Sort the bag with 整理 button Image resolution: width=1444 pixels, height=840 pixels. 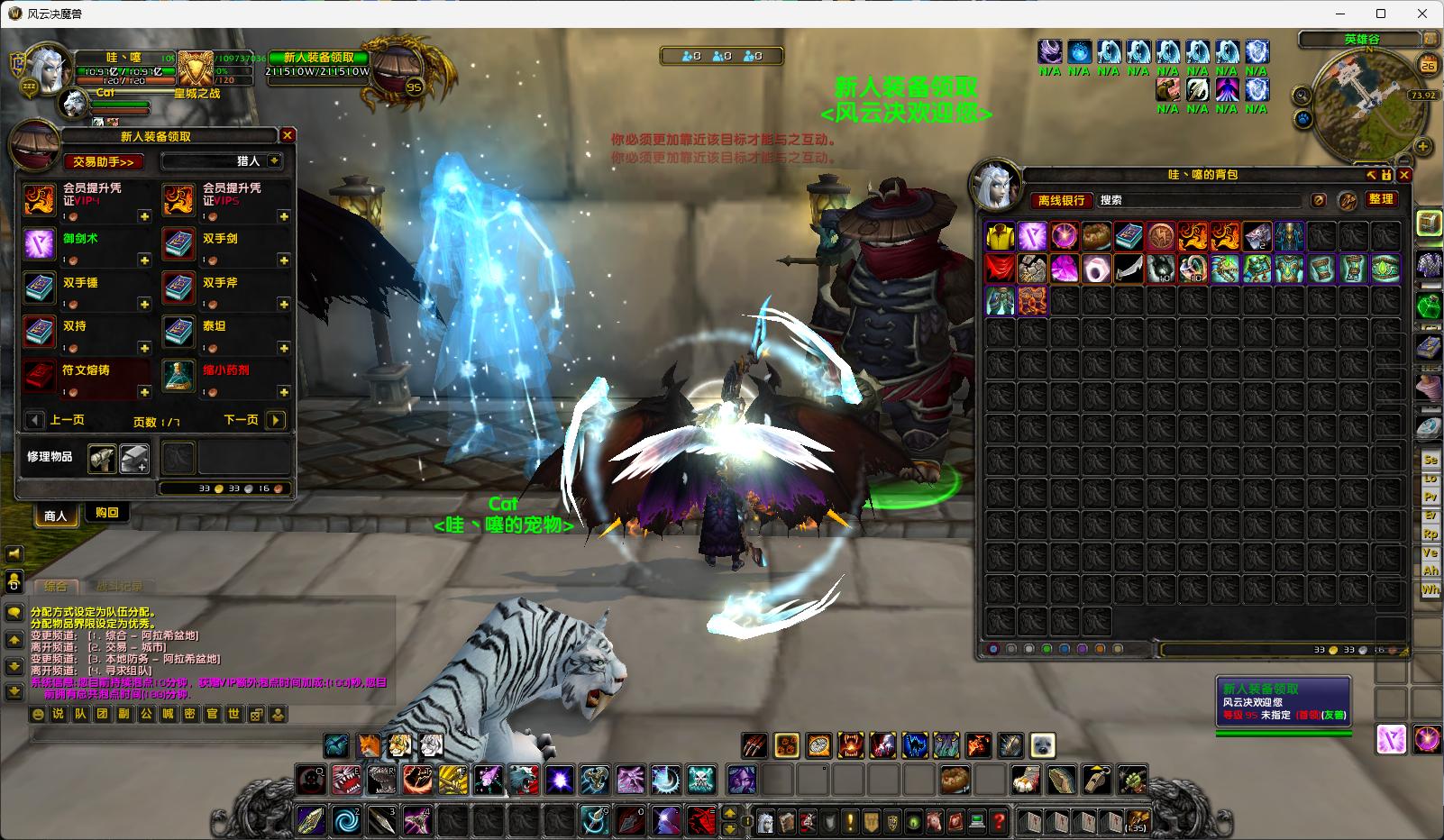coord(1380,199)
